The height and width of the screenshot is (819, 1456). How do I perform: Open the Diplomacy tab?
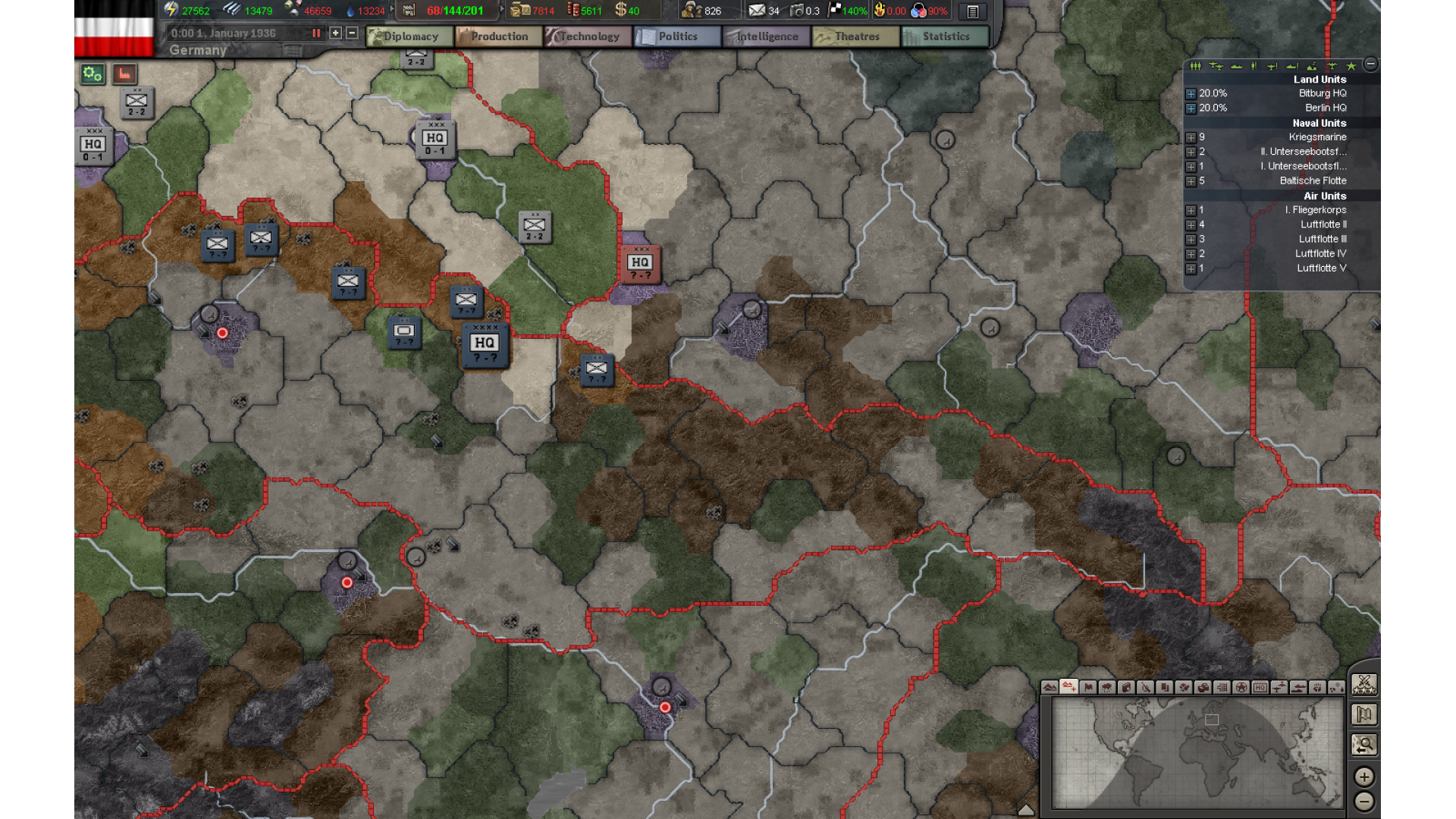(409, 36)
